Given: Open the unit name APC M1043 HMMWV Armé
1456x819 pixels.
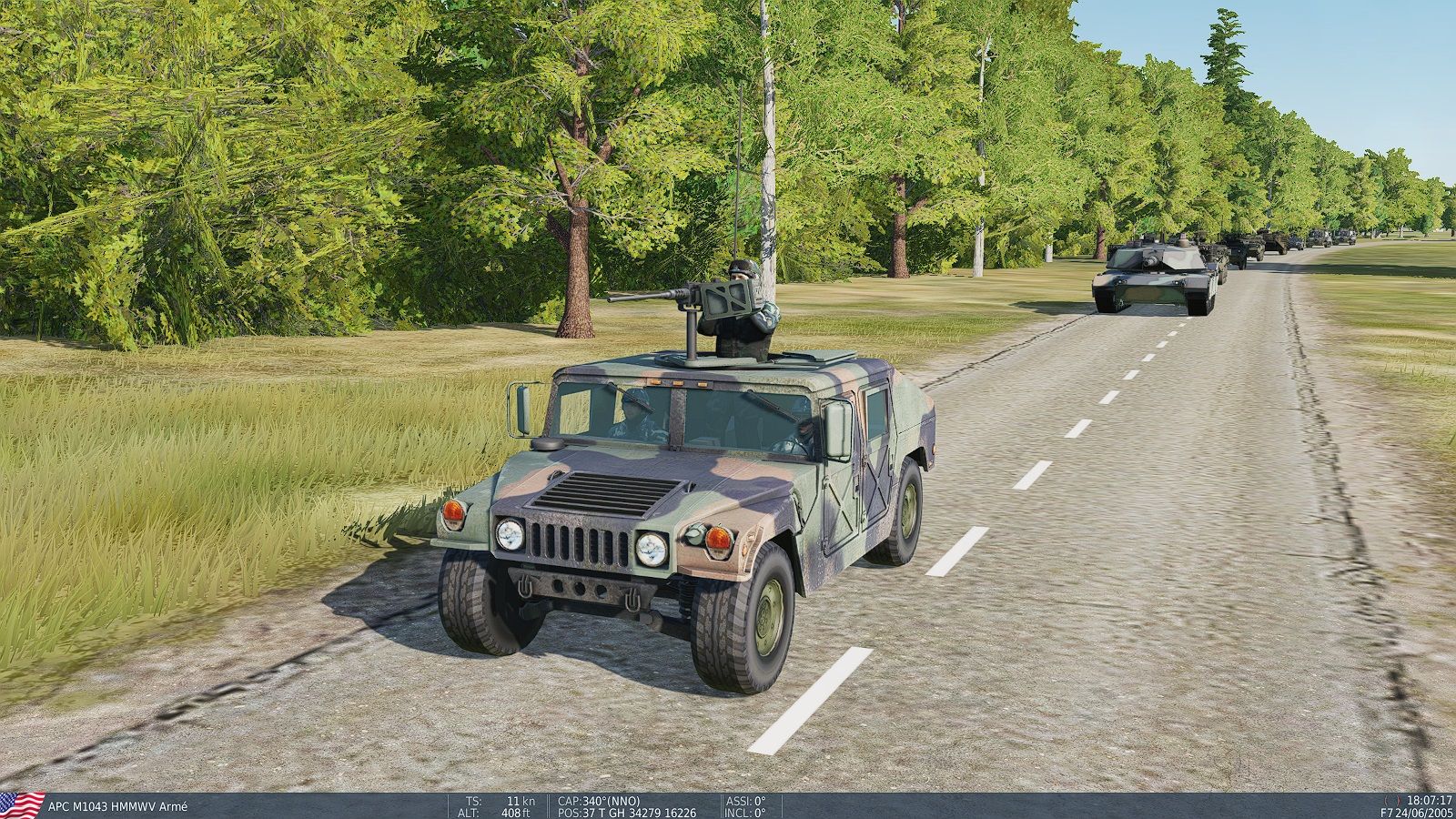Looking at the screenshot, I should click(x=118, y=804).
